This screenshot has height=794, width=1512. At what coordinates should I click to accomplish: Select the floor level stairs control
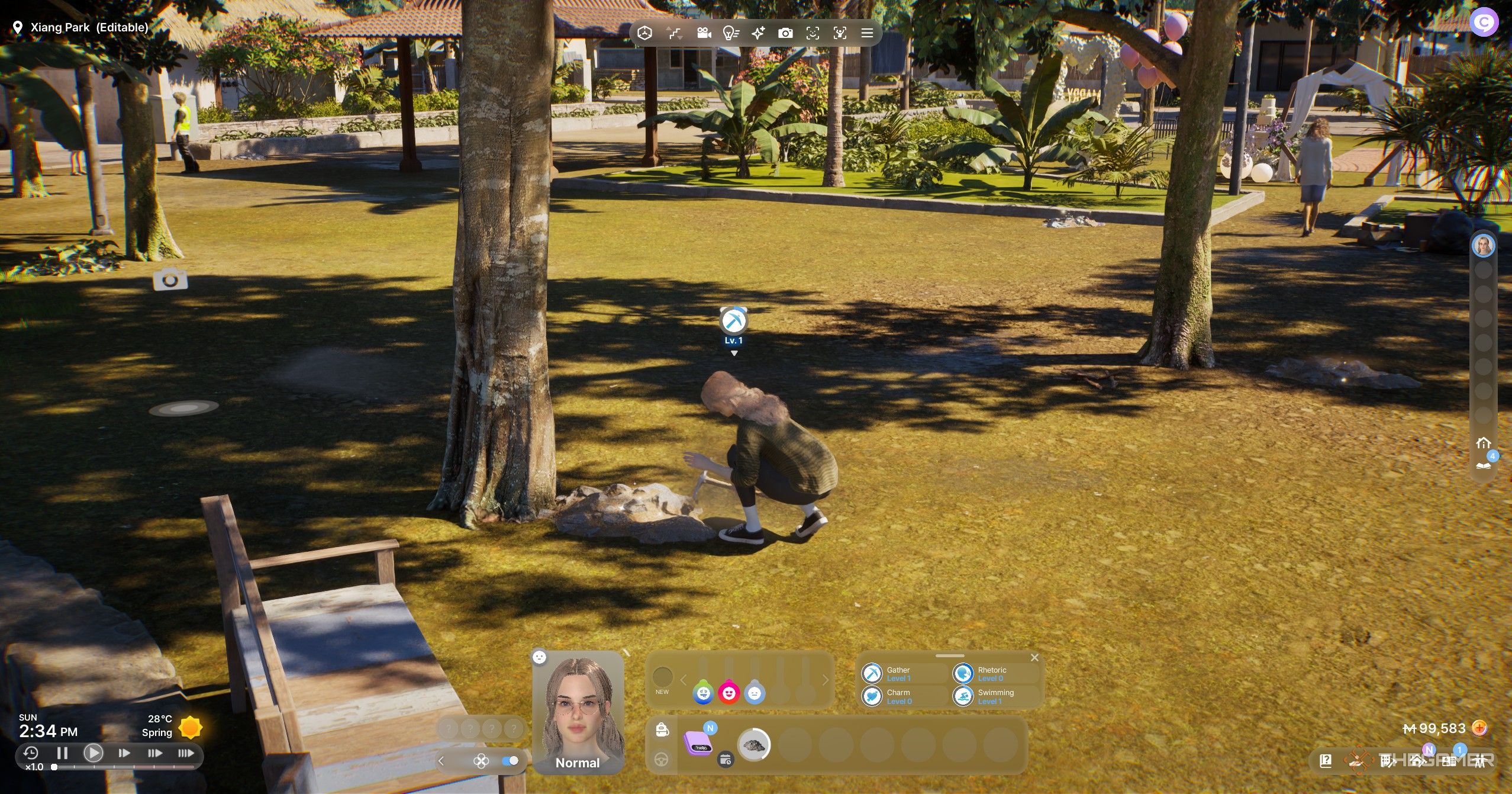(675, 33)
